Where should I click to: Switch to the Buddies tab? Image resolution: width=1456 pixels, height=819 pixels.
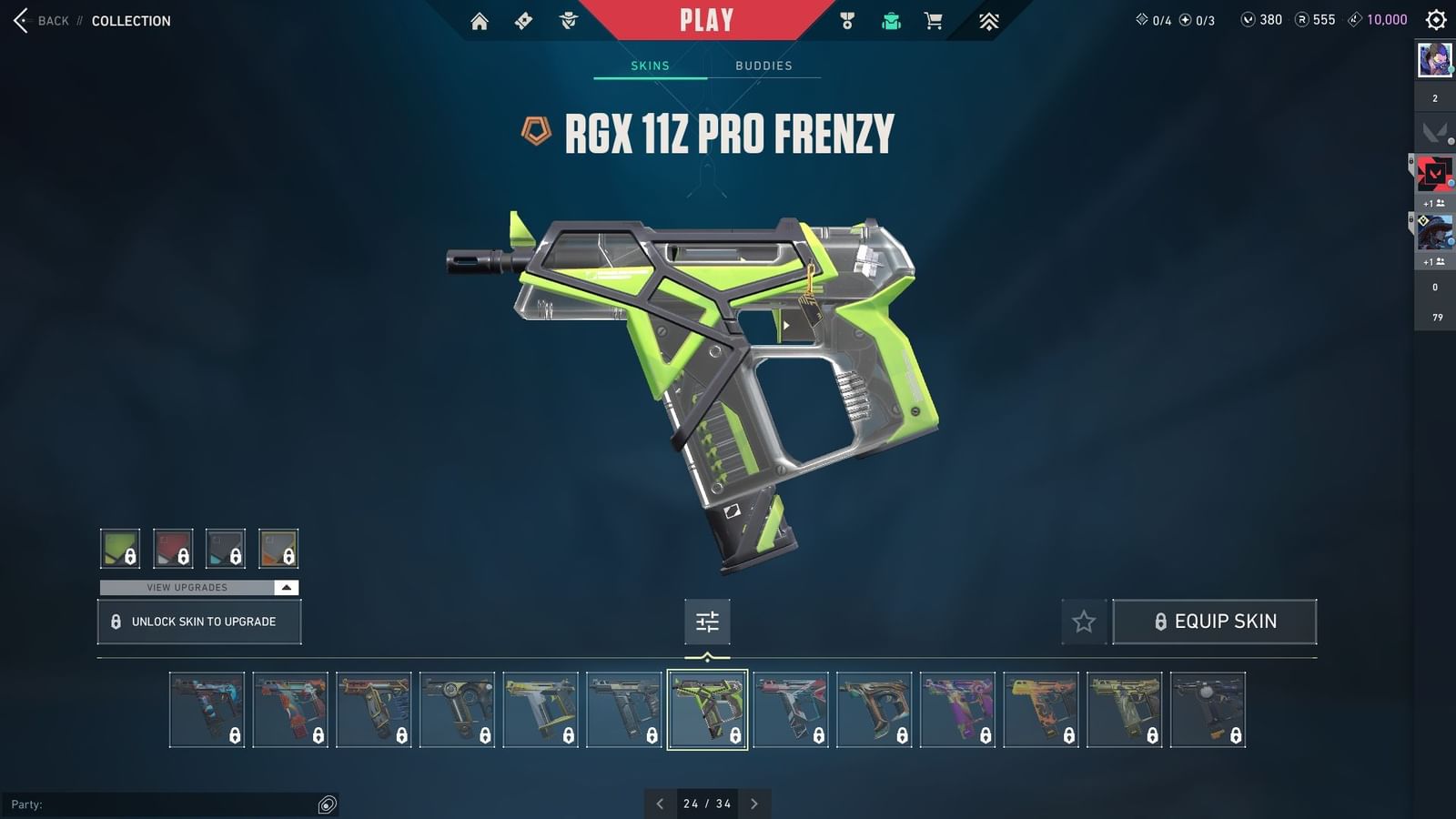pos(764,65)
